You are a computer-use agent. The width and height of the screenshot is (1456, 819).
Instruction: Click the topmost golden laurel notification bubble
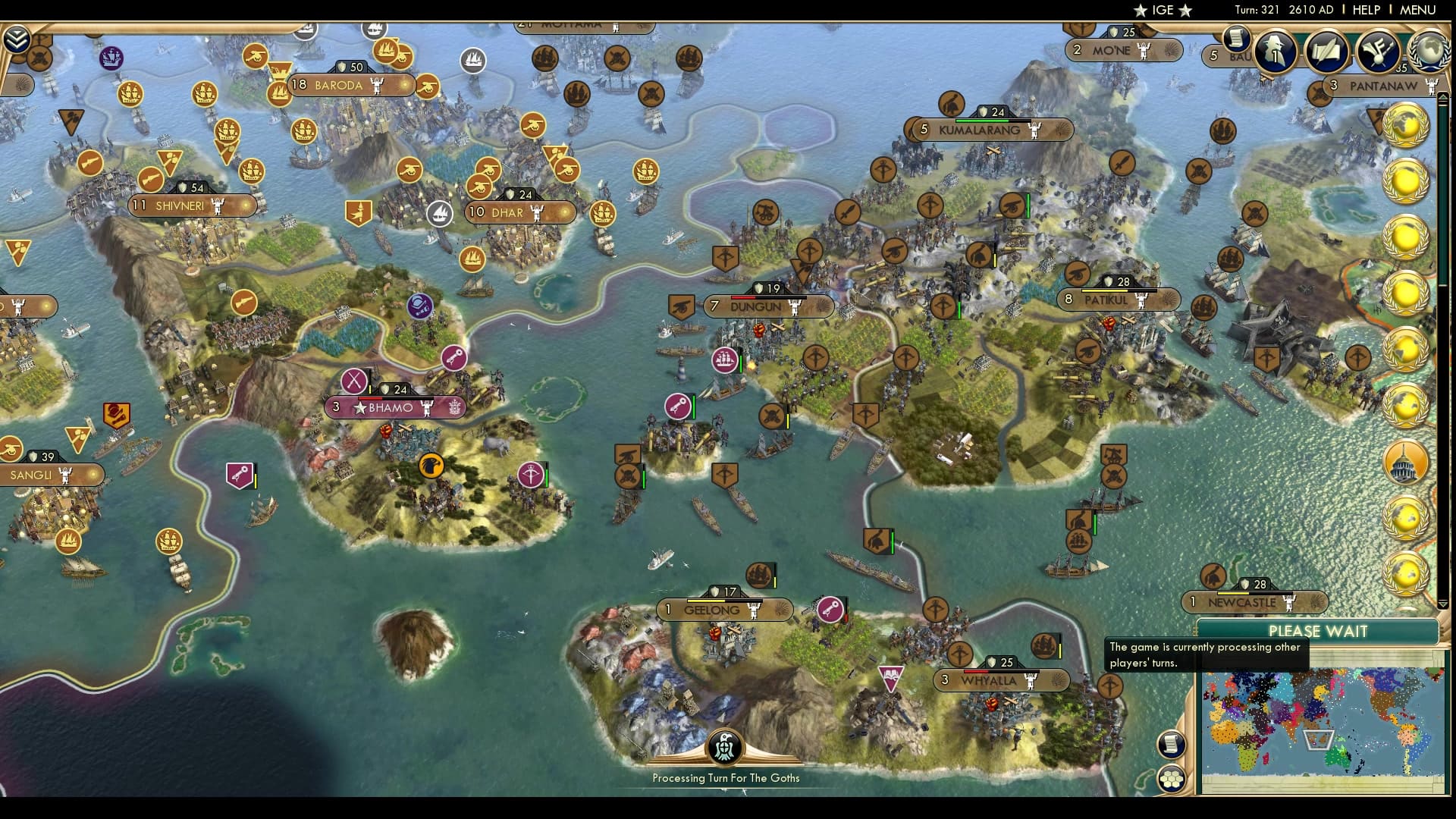coord(1407,124)
